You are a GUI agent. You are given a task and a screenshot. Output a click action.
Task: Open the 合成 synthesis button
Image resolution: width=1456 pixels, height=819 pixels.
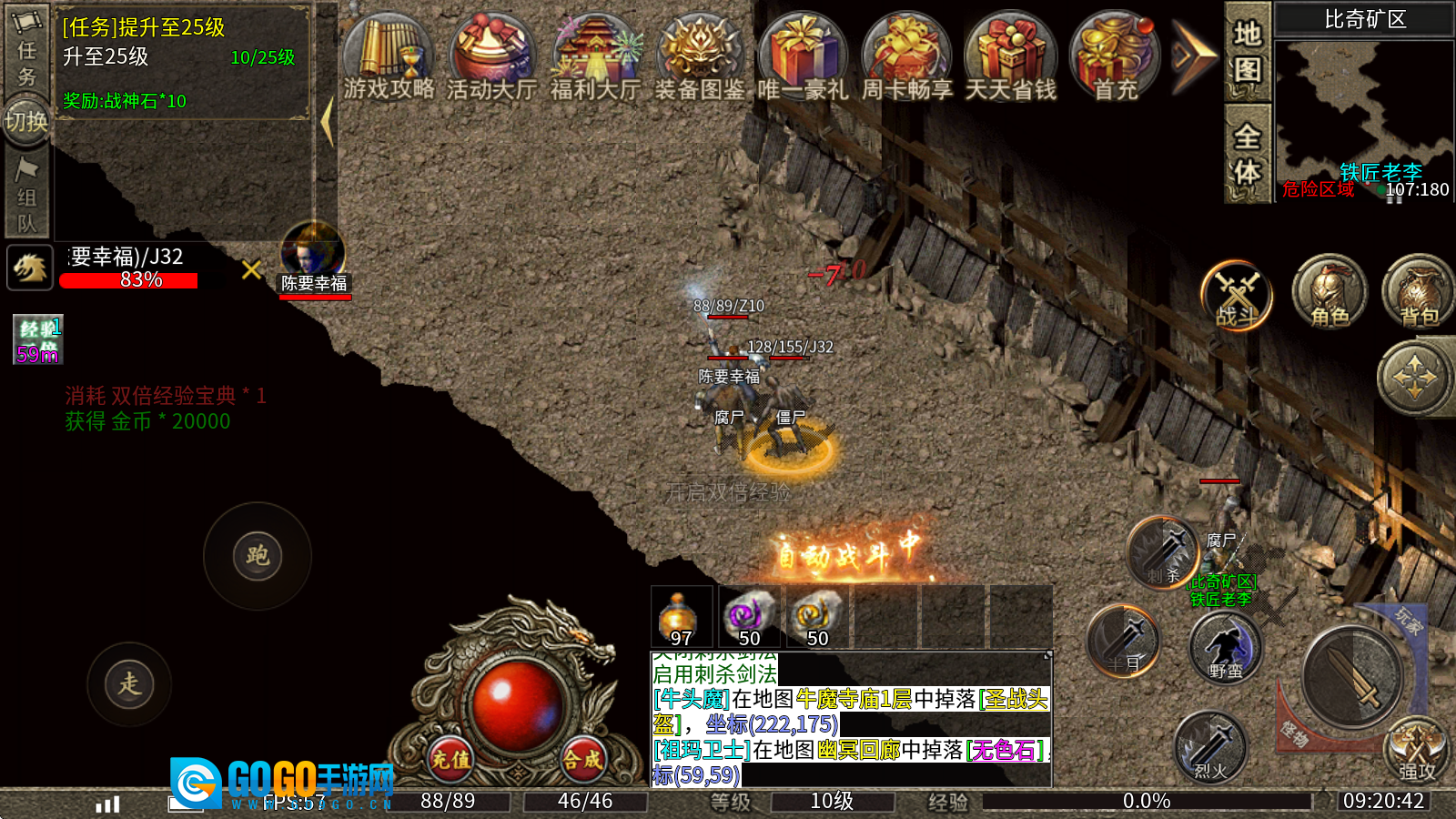(582, 758)
